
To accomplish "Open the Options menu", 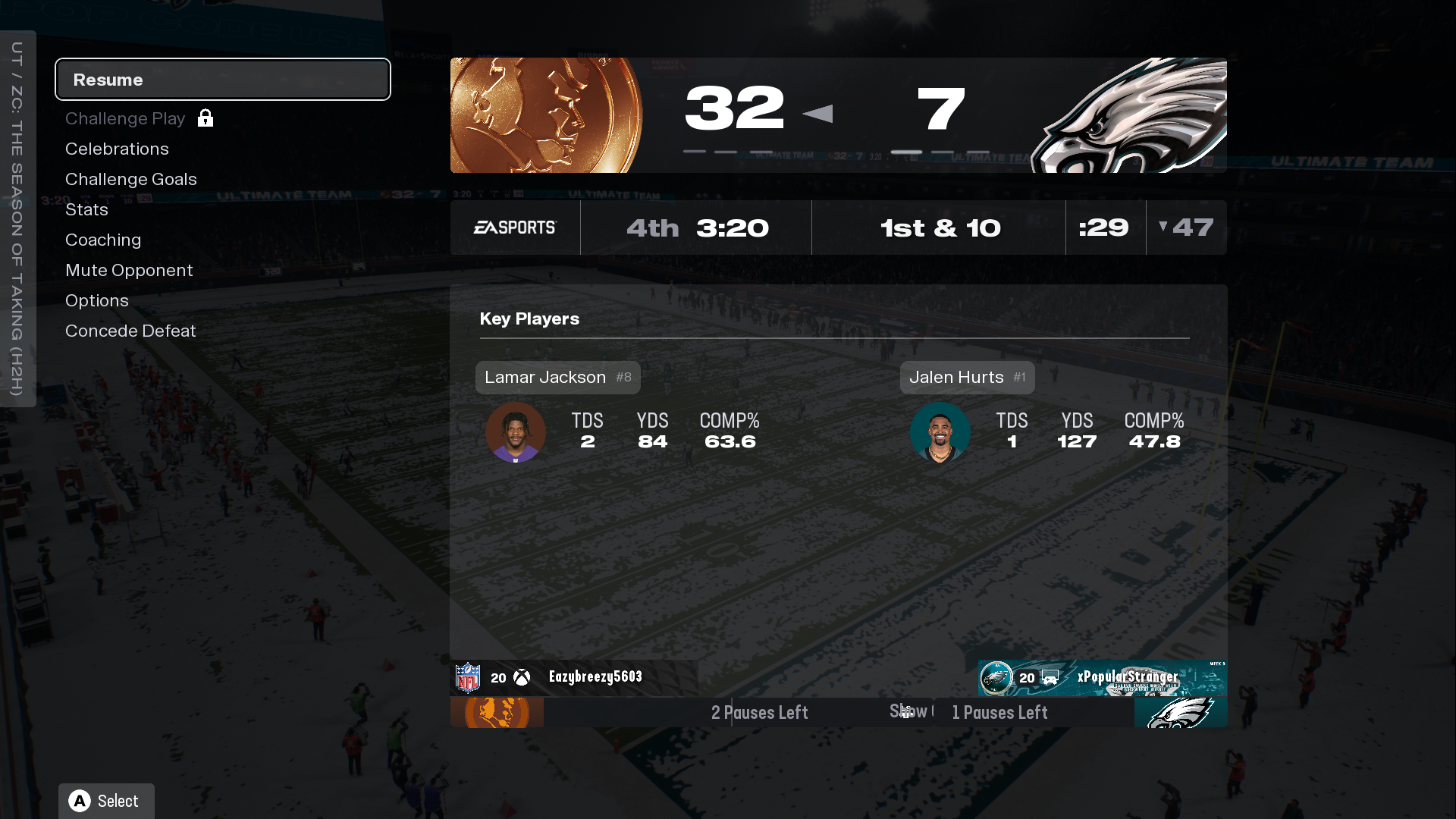I will coord(97,301).
